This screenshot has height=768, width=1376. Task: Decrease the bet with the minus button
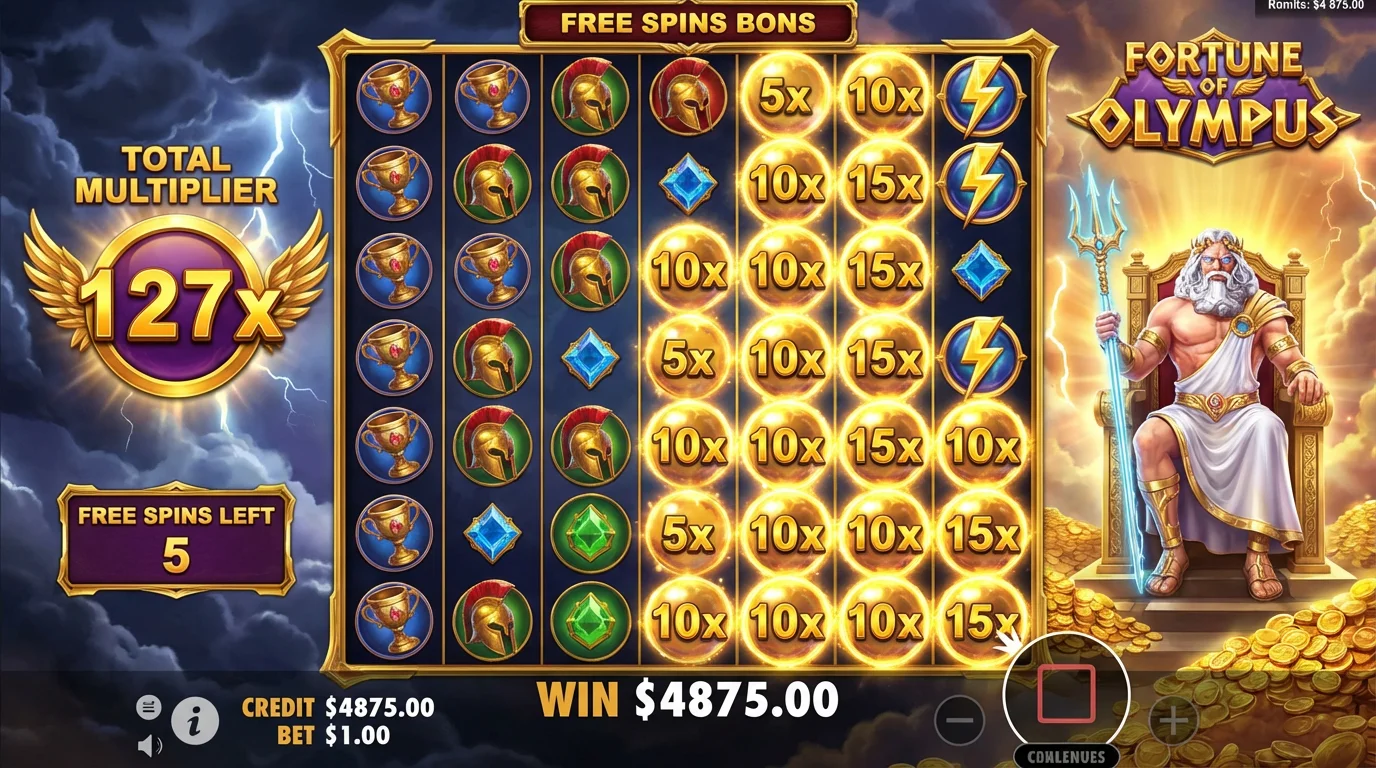[959, 718]
